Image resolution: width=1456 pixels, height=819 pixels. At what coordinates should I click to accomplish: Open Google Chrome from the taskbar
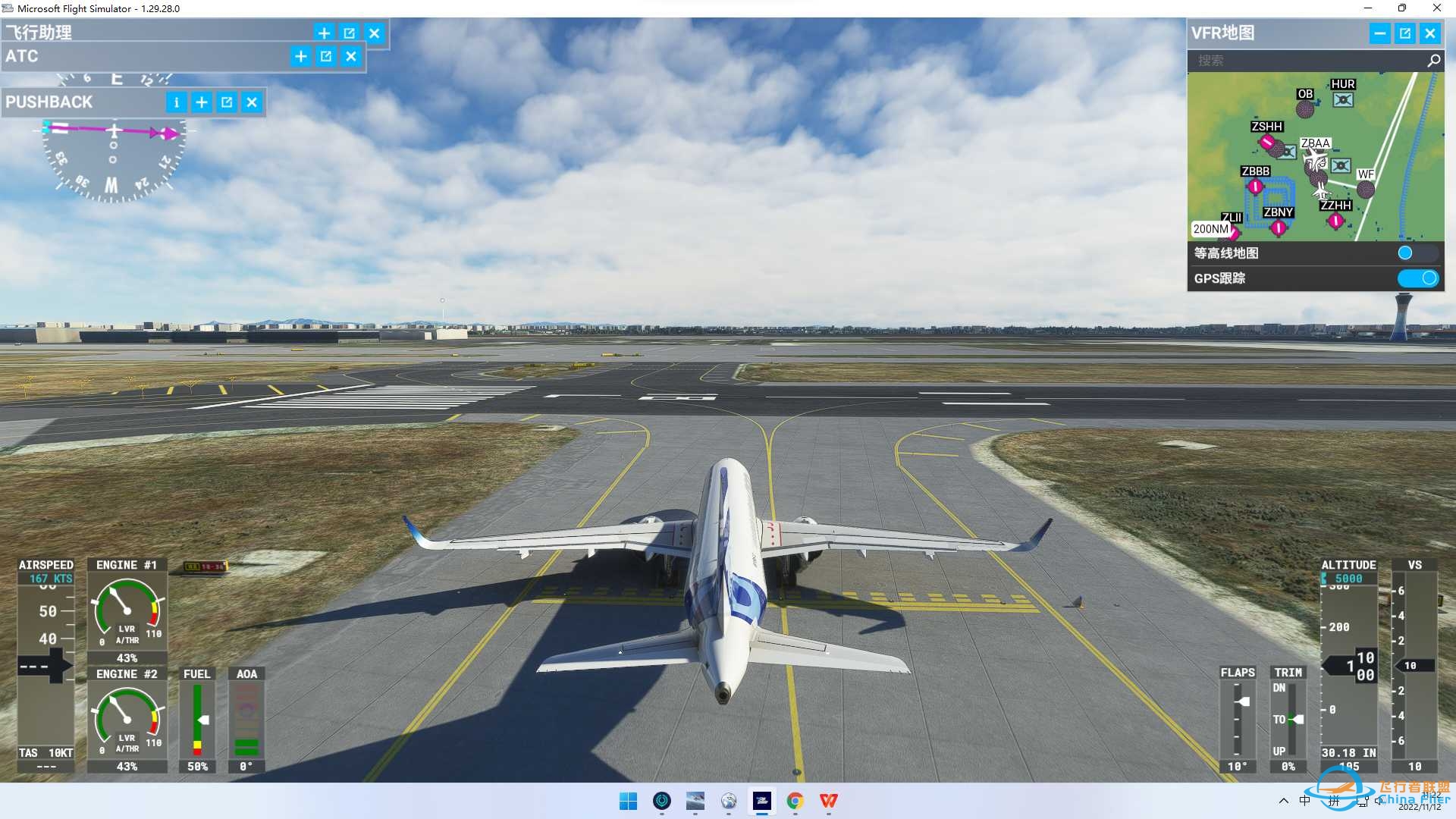(795, 801)
